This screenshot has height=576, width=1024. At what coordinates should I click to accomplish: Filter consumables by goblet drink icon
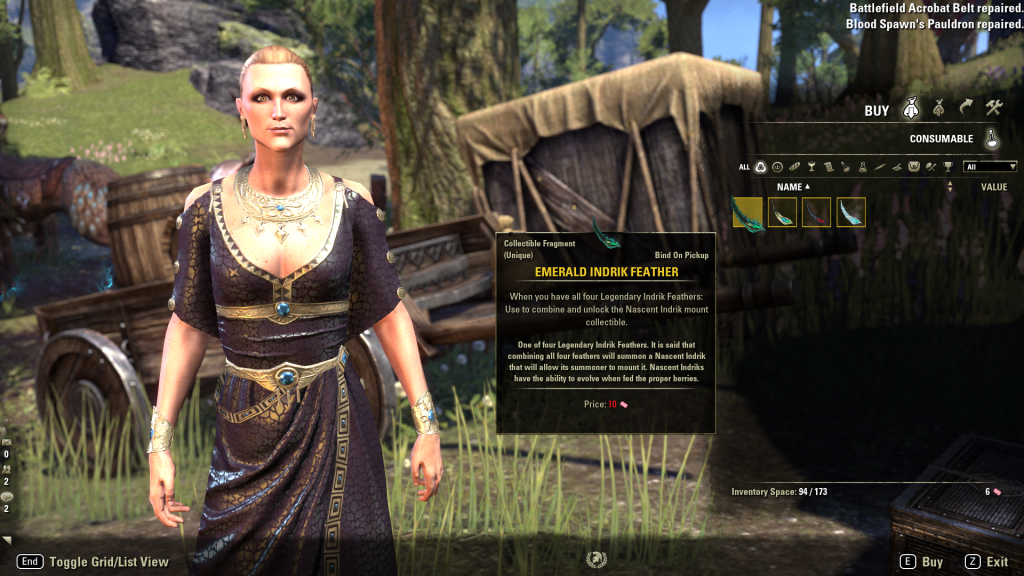coord(811,167)
